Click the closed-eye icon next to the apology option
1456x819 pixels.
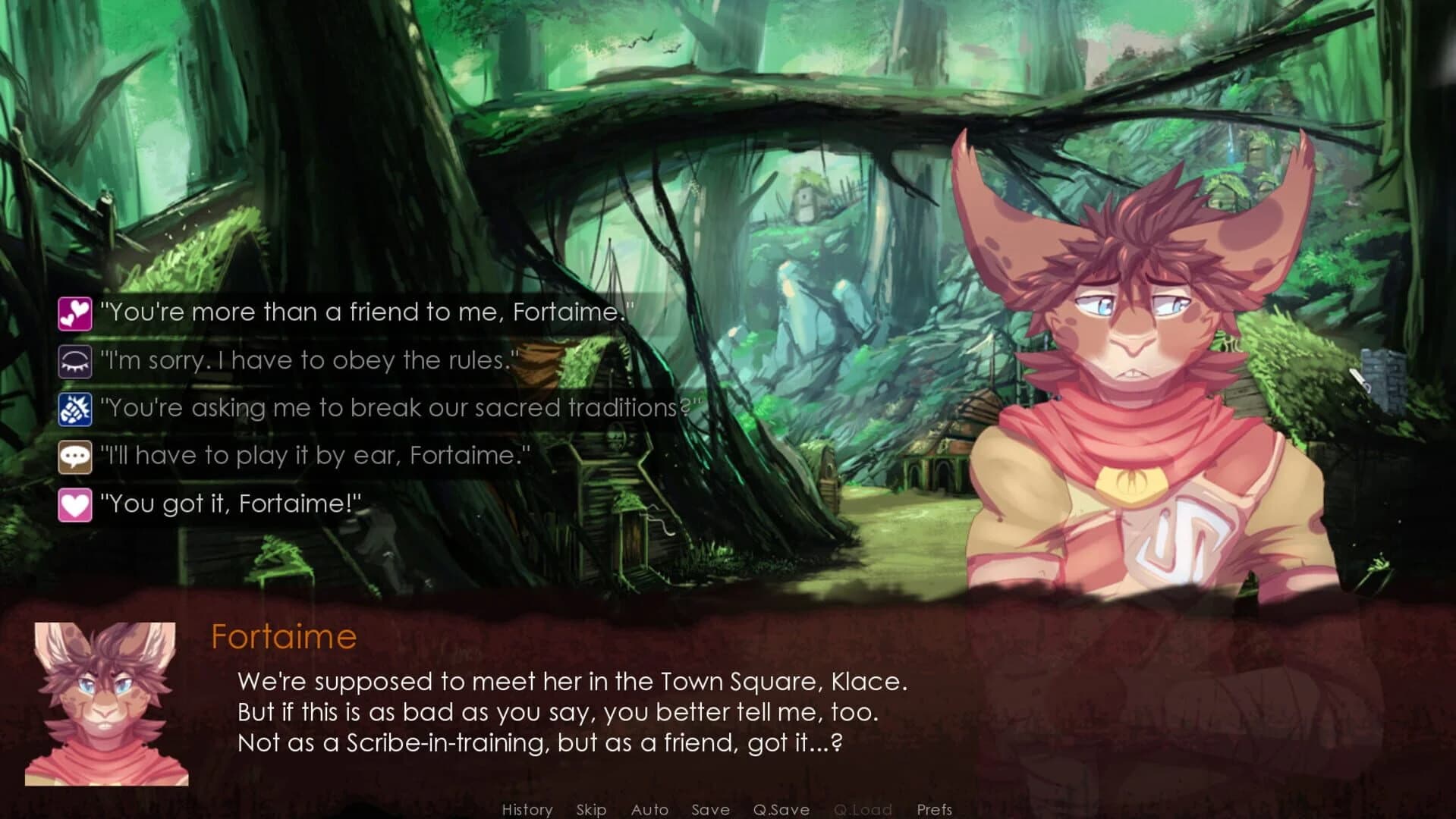click(x=75, y=360)
